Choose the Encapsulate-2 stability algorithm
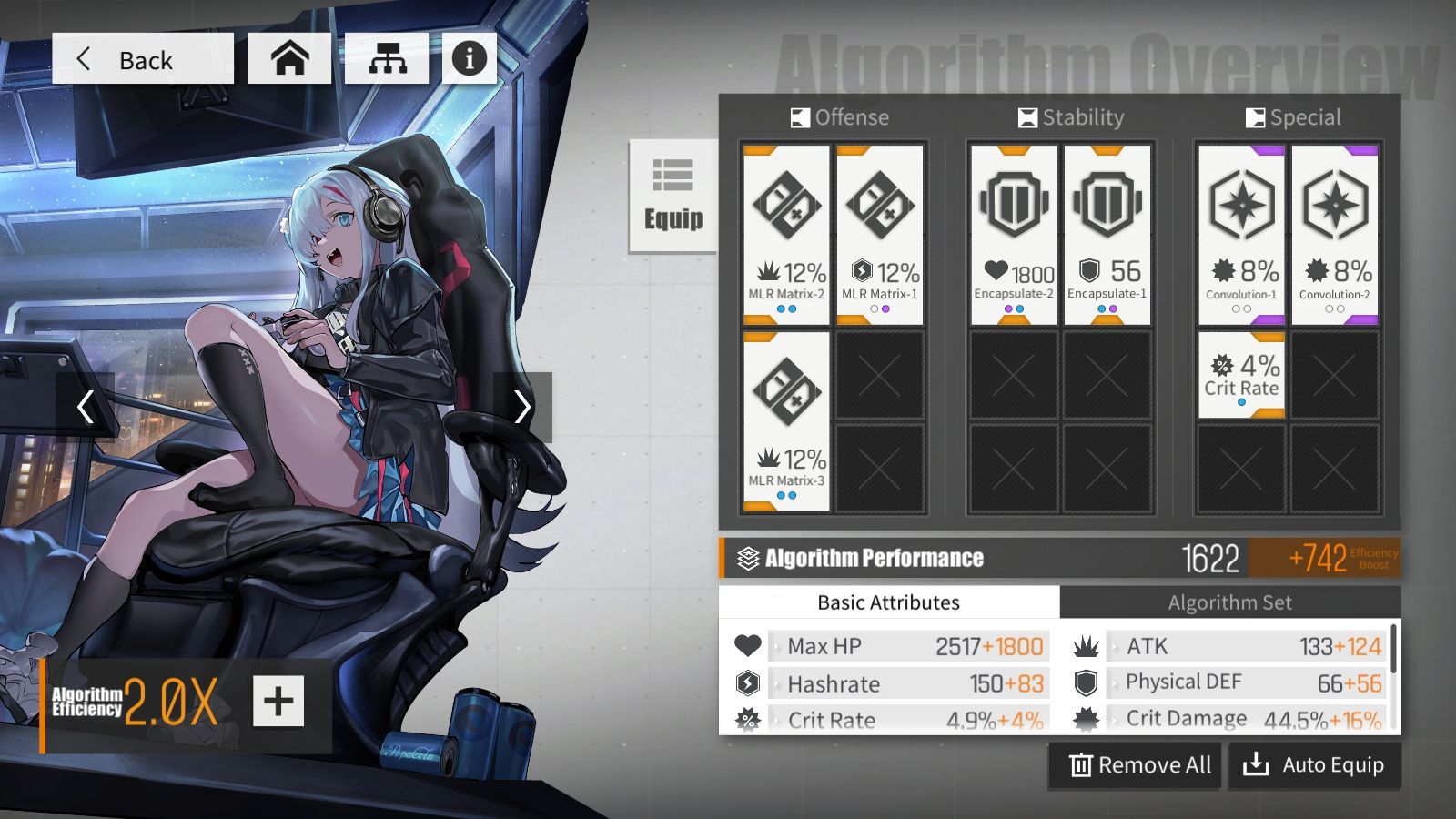Screen dimensions: 1456x819 coord(1014,235)
